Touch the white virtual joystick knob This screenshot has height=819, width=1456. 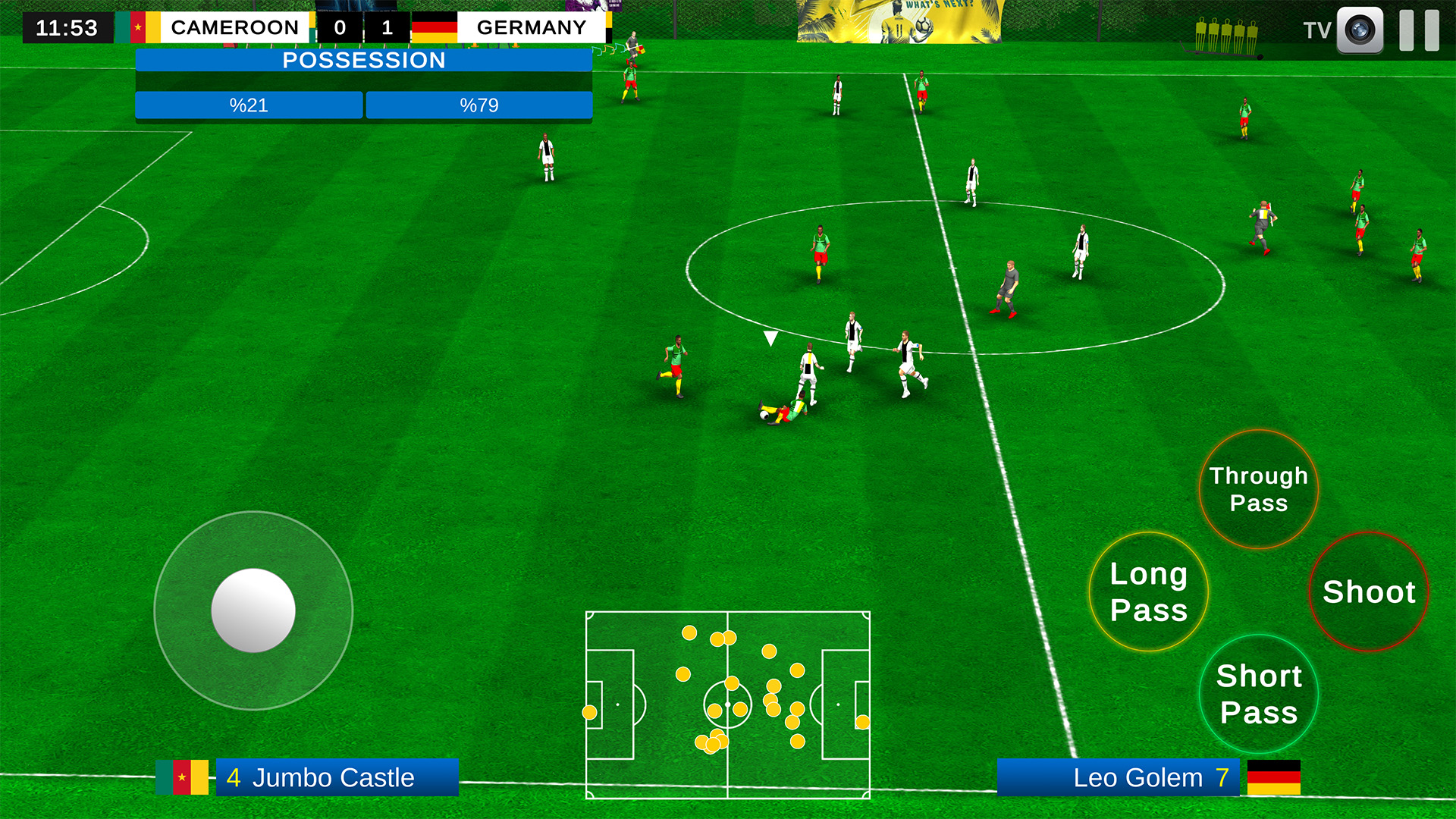pos(253,610)
